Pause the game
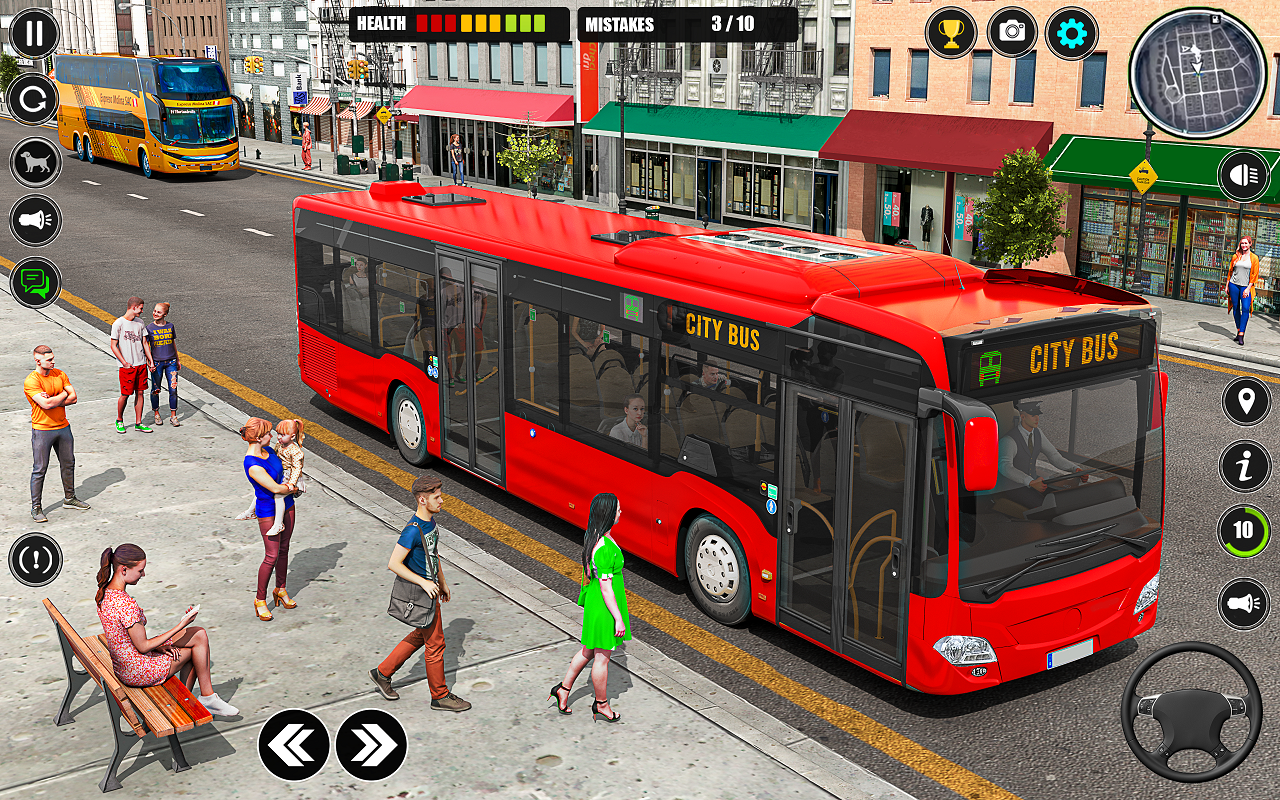Image resolution: width=1280 pixels, height=800 pixels. click(x=35, y=34)
